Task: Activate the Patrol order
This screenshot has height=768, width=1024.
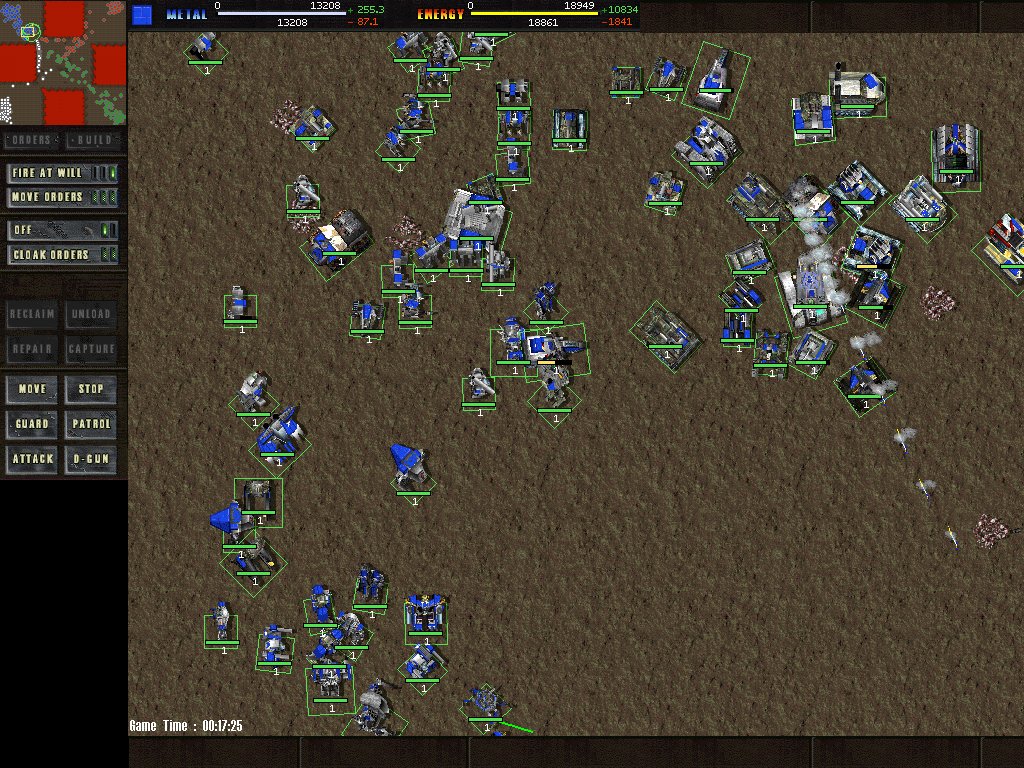Action: [x=92, y=424]
